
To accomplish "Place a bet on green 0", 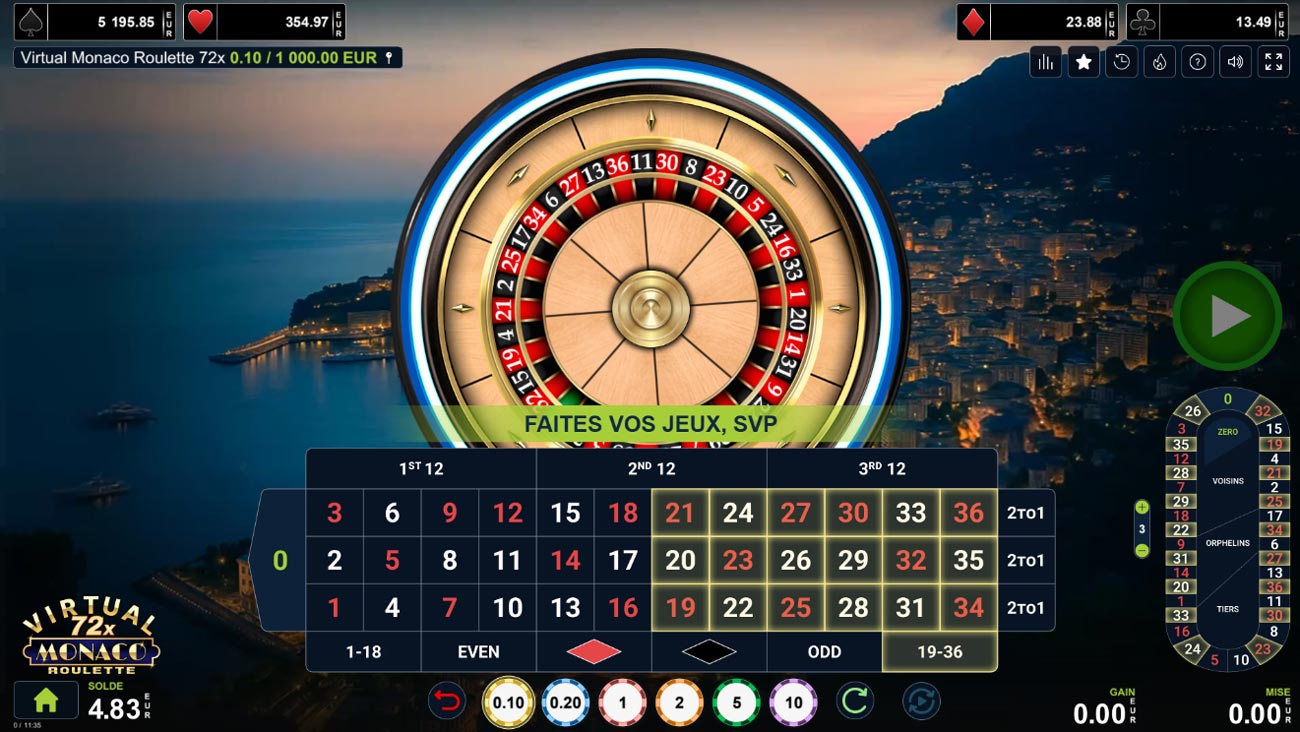I will coord(280,561).
